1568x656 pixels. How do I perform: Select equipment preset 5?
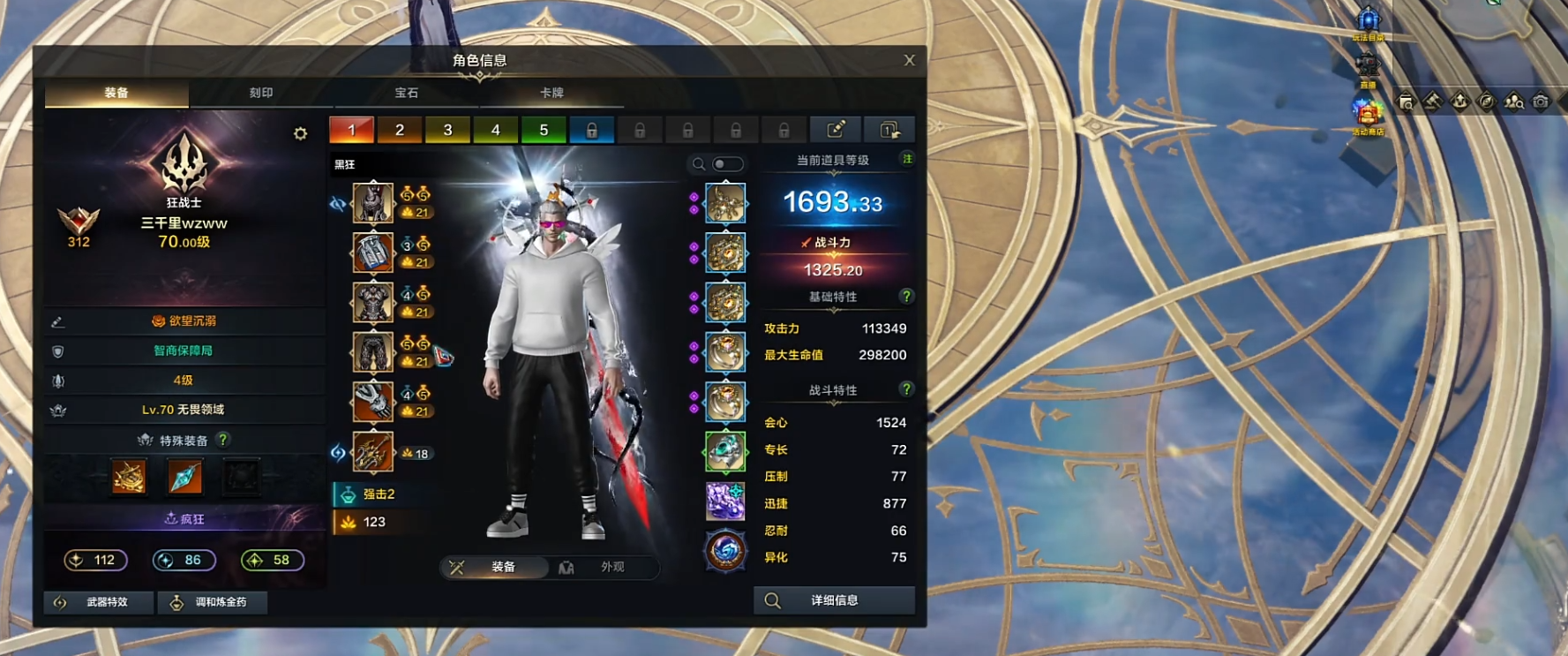point(544,130)
